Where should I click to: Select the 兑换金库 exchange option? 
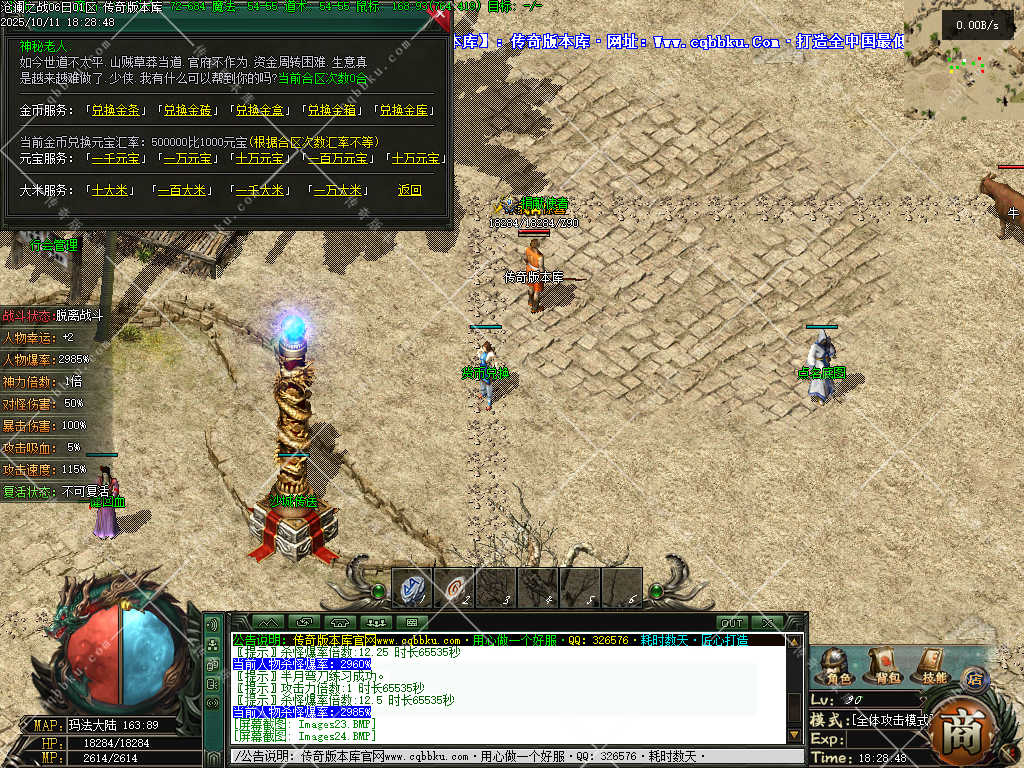pyautogui.click(x=404, y=110)
